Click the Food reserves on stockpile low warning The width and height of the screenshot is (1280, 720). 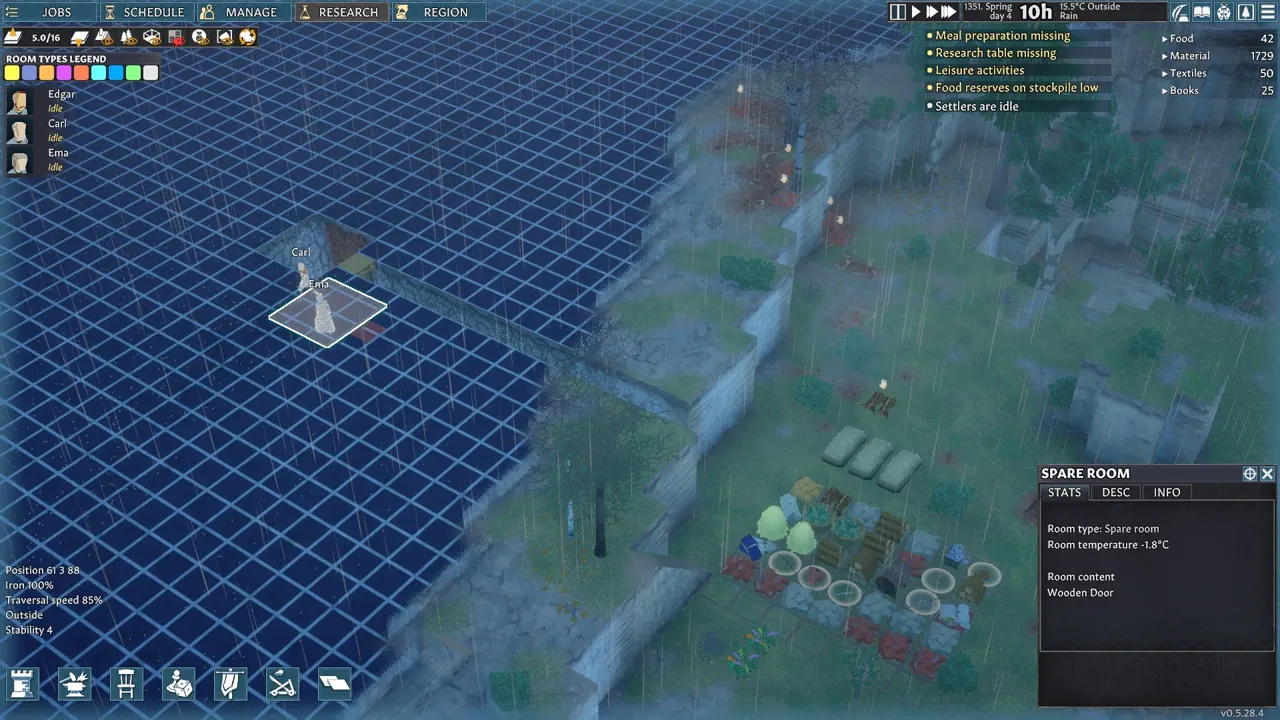tap(1016, 87)
